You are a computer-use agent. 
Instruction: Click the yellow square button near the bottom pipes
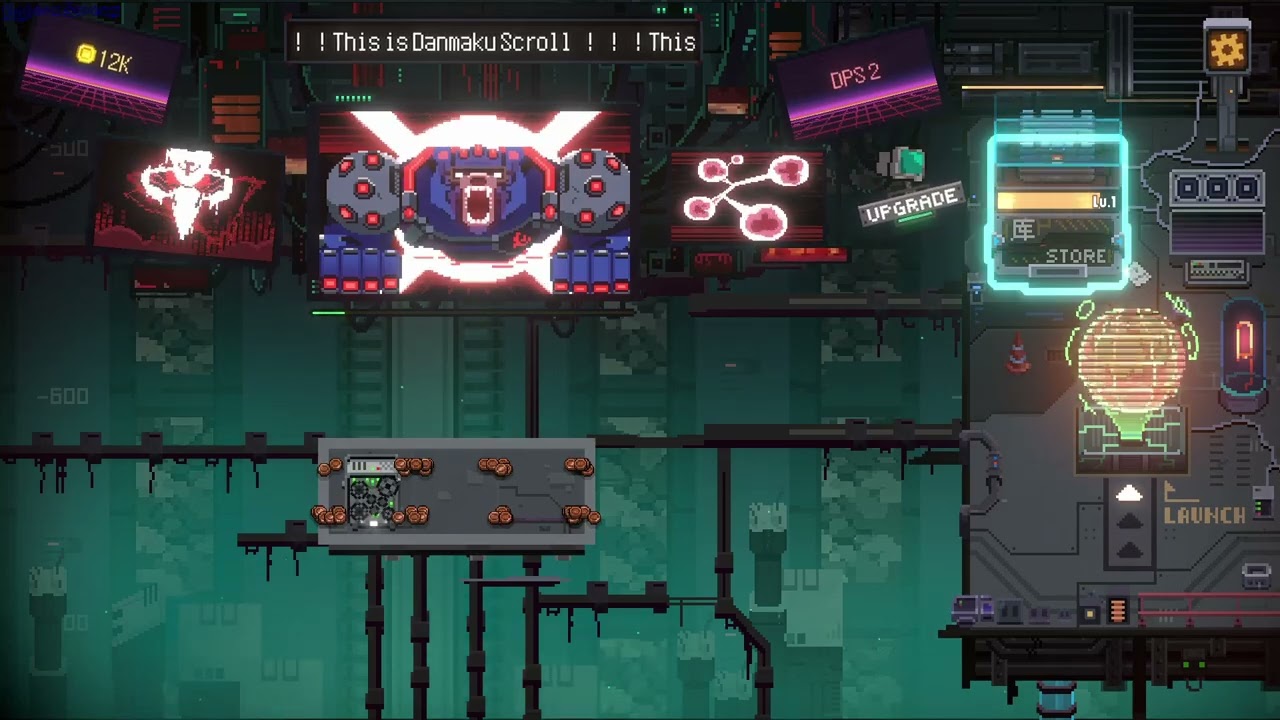(x=1089, y=612)
